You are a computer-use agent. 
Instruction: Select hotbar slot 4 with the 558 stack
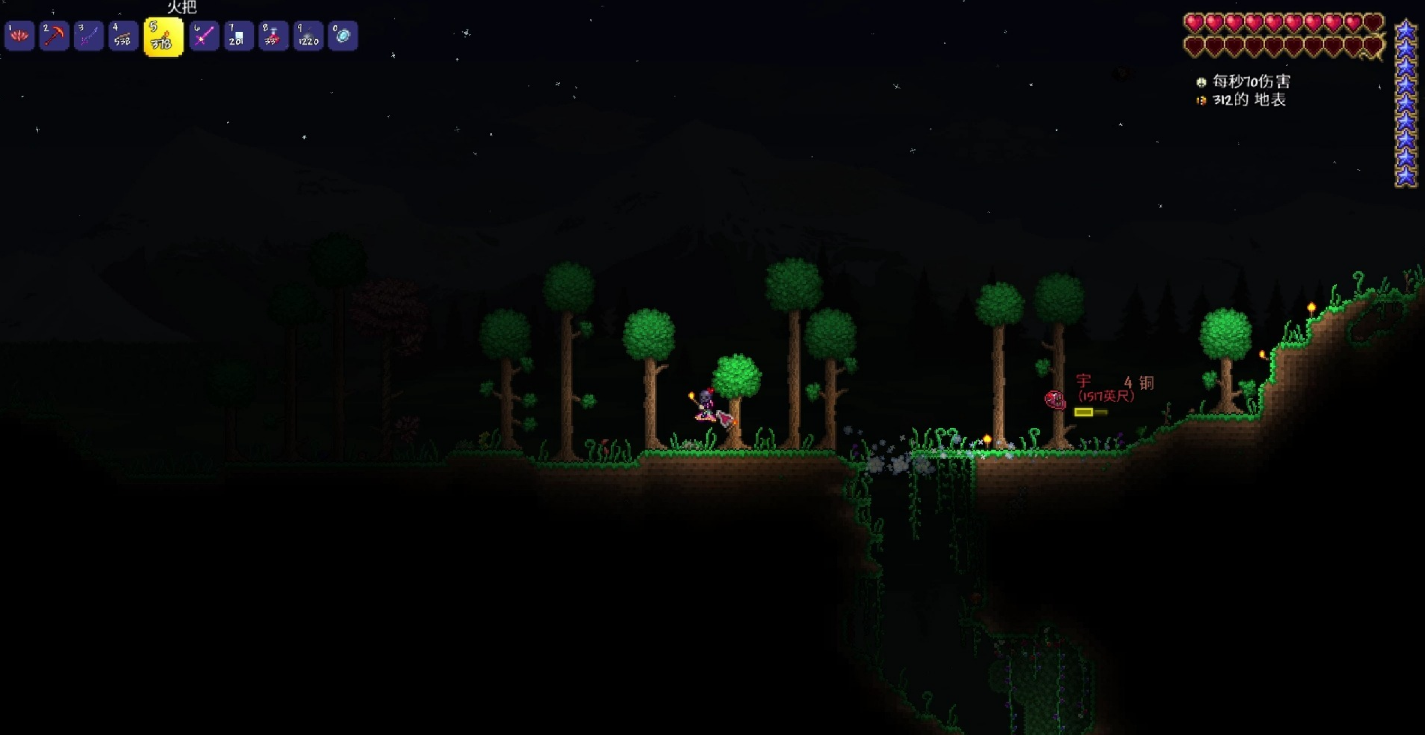point(123,36)
